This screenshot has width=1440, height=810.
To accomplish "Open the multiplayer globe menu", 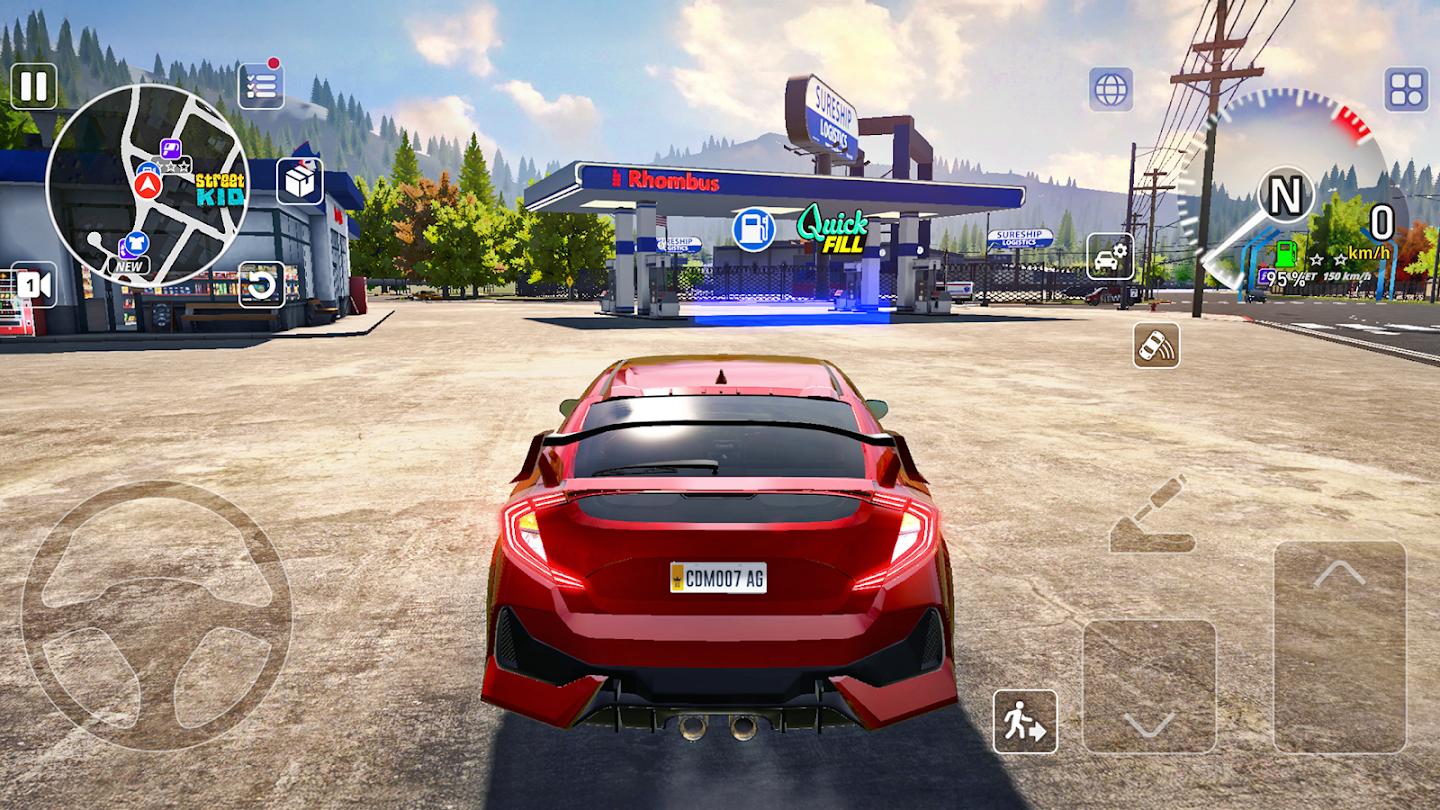I will 1113,89.
